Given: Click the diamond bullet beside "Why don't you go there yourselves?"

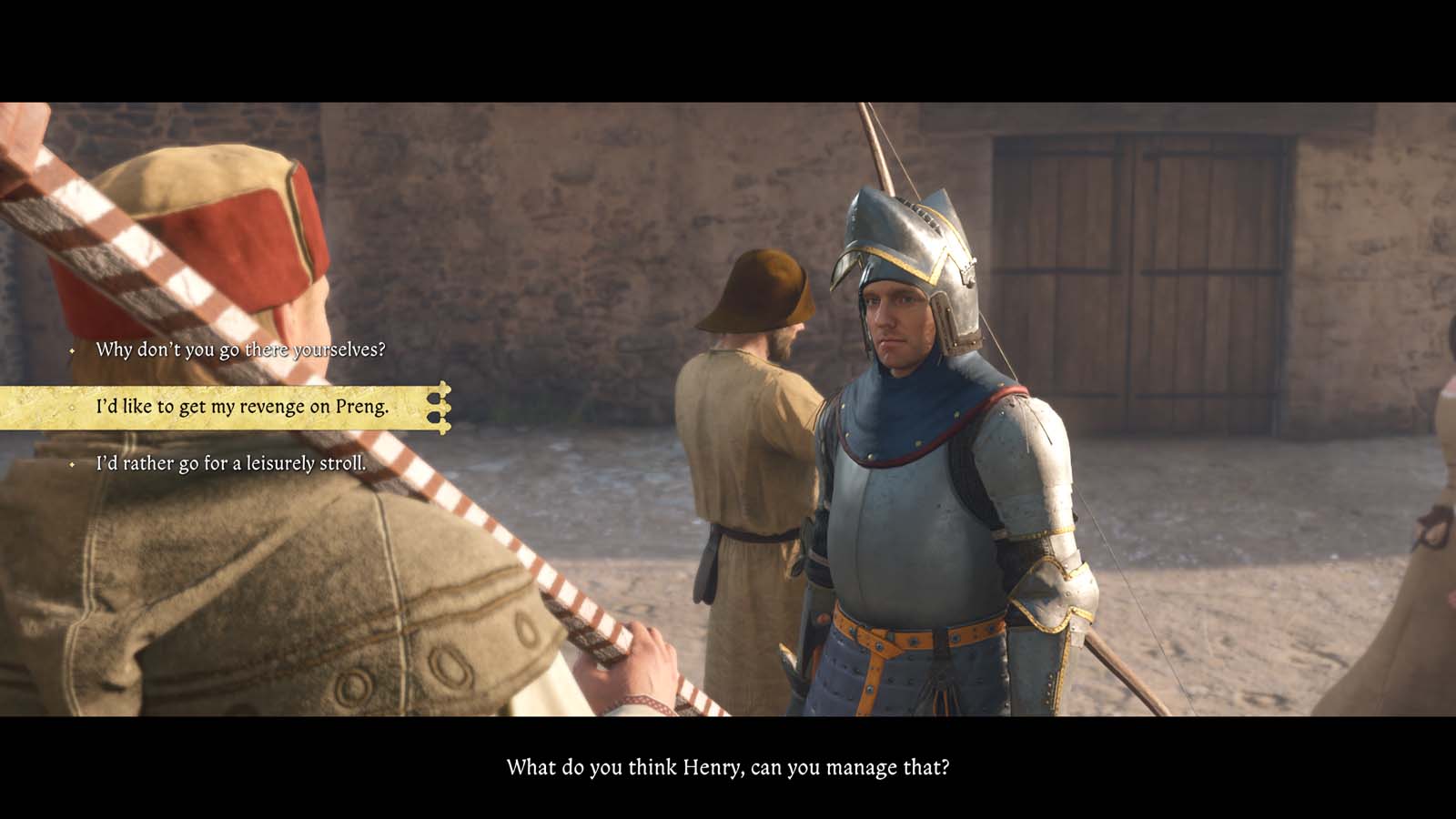Looking at the screenshot, I should 71,347.
